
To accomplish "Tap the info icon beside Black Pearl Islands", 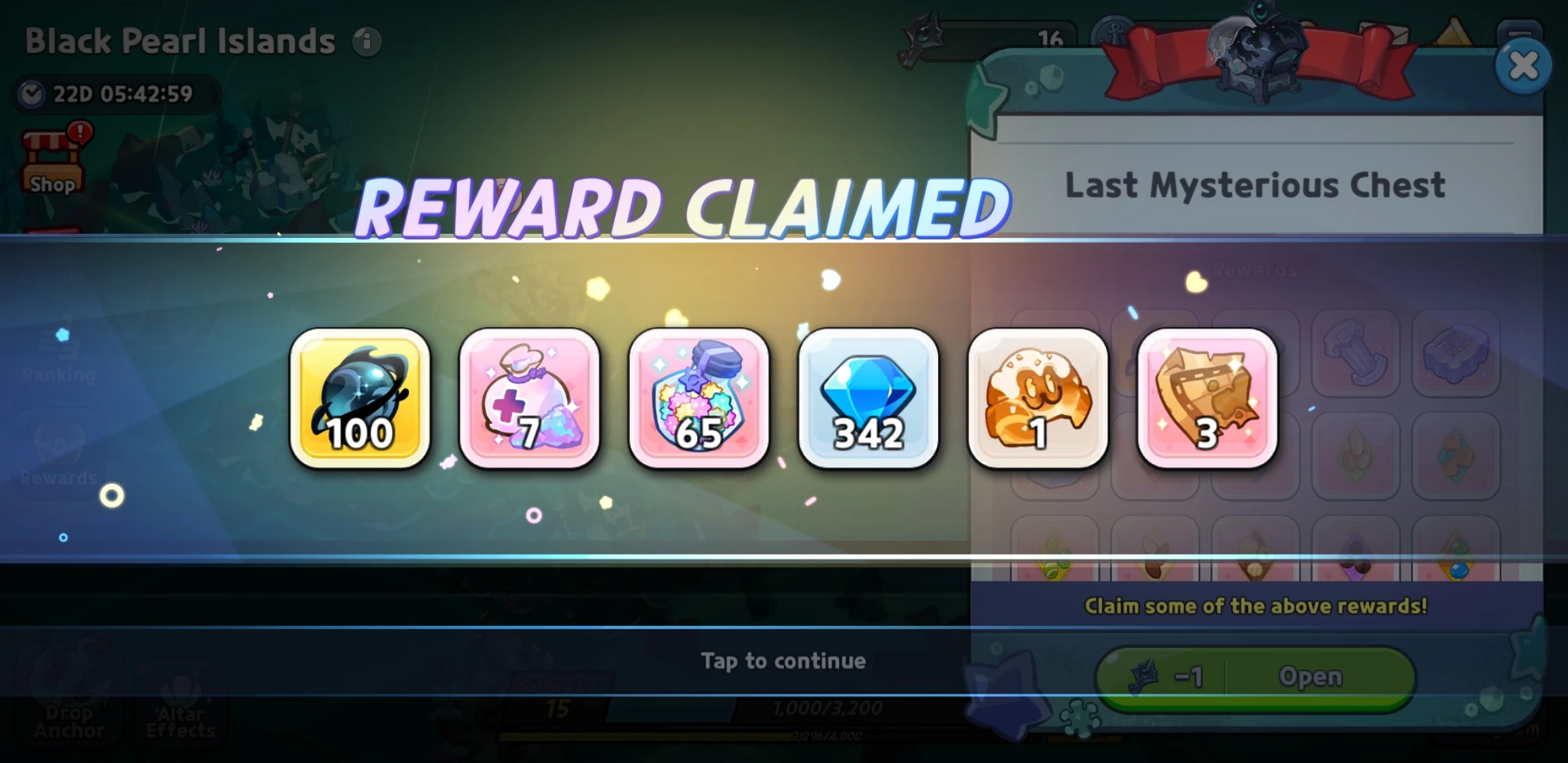I will coord(367,40).
